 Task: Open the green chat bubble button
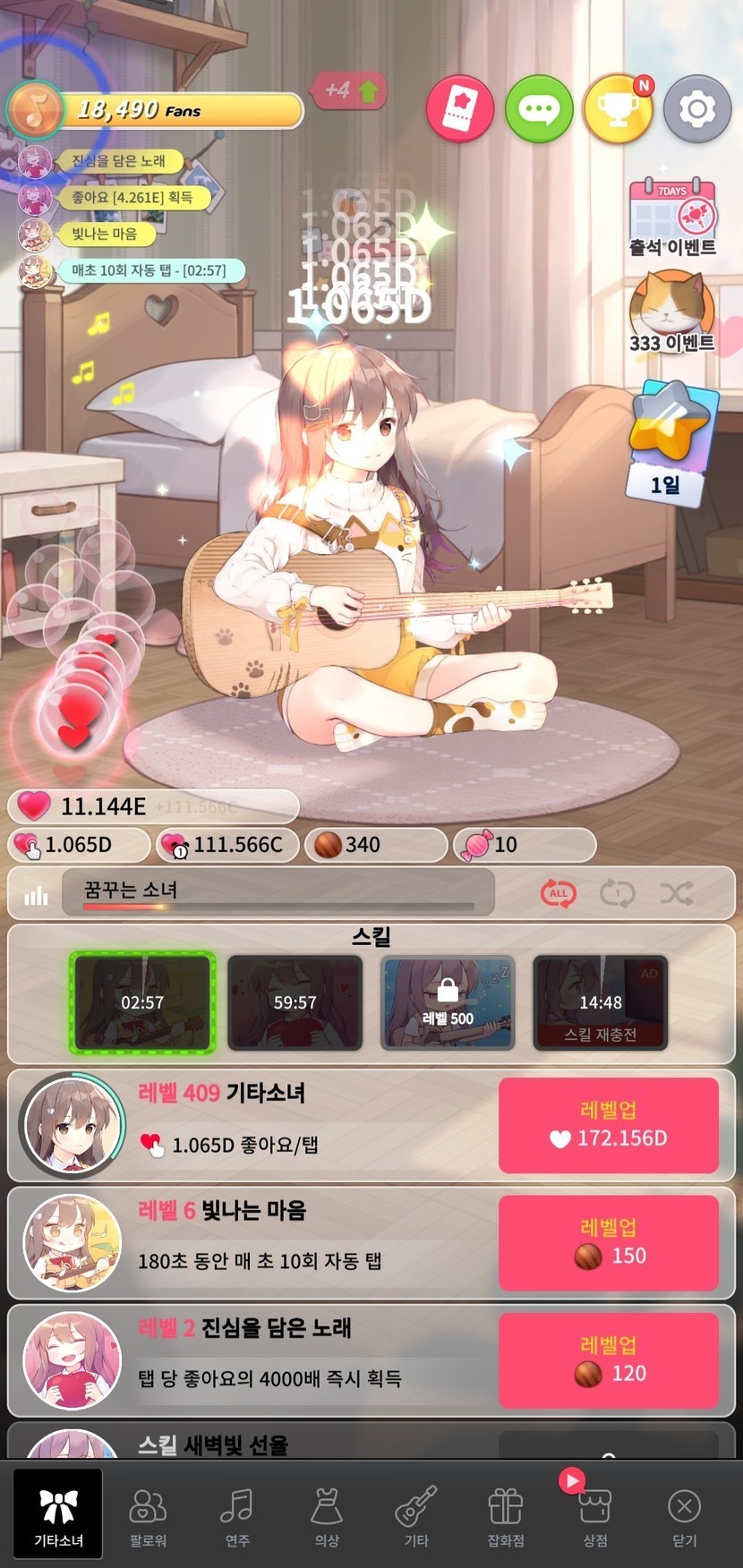[x=539, y=109]
